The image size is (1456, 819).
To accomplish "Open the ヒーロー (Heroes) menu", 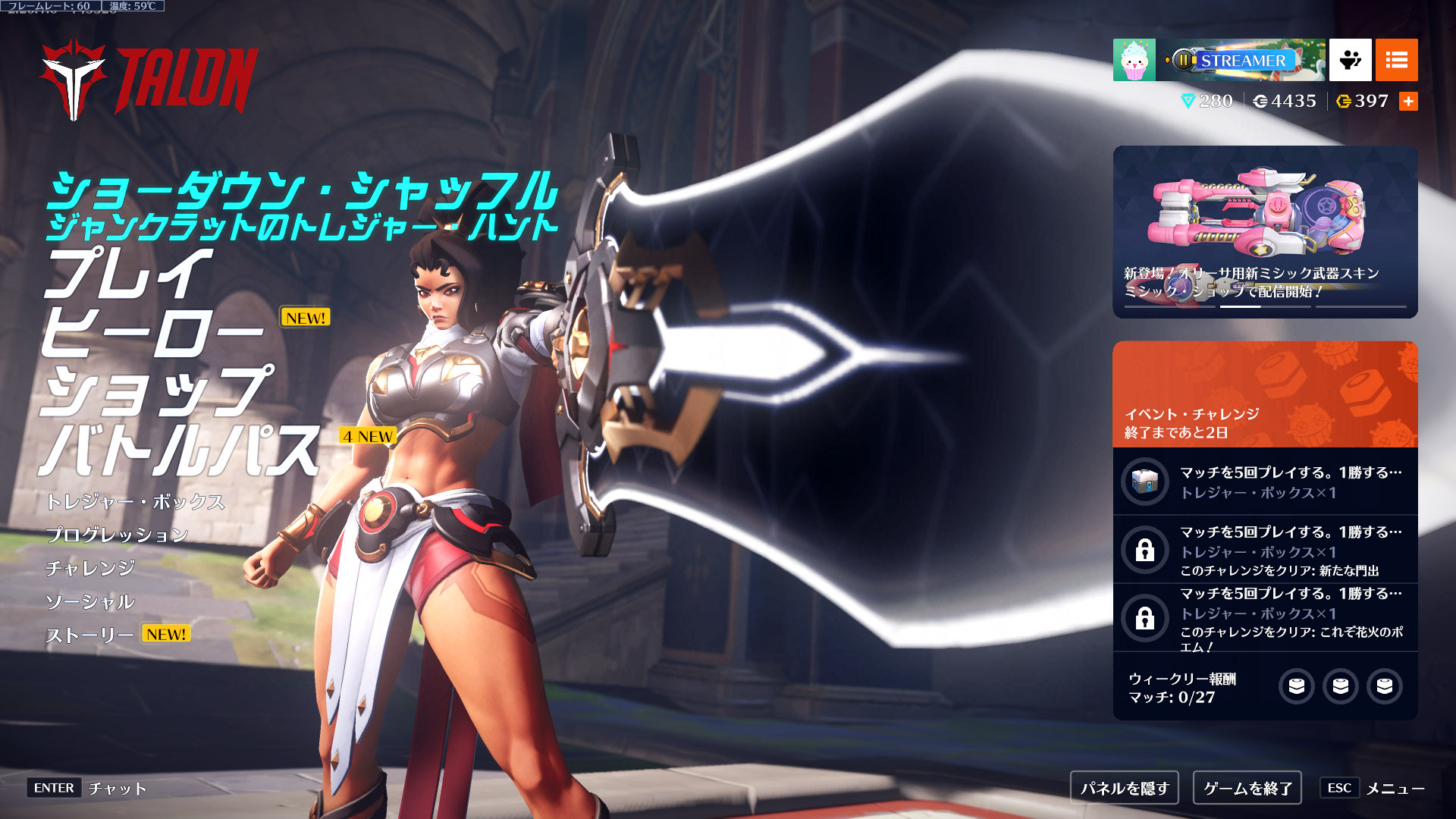I will 152,333.
